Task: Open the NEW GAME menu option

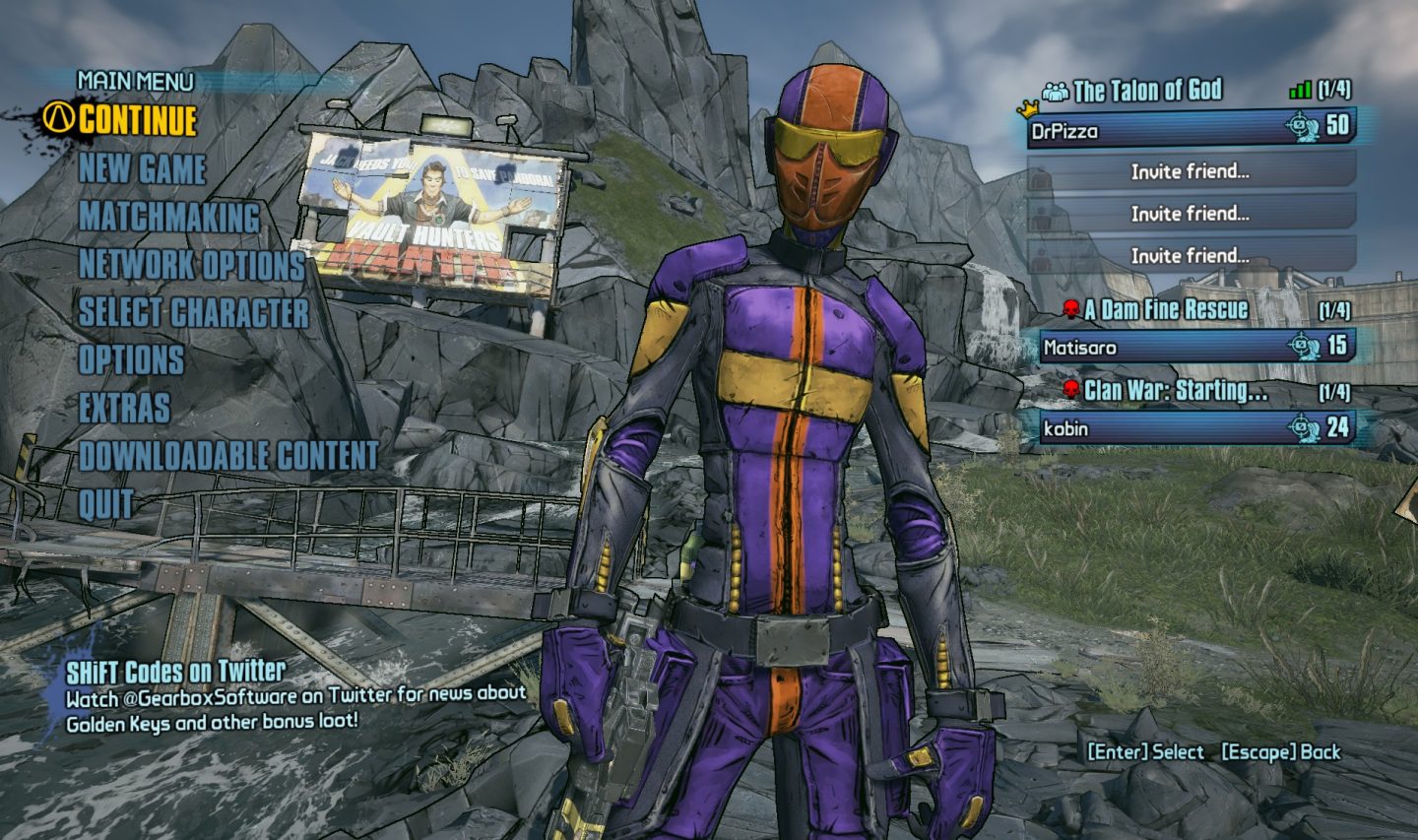Action: (144, 171)
